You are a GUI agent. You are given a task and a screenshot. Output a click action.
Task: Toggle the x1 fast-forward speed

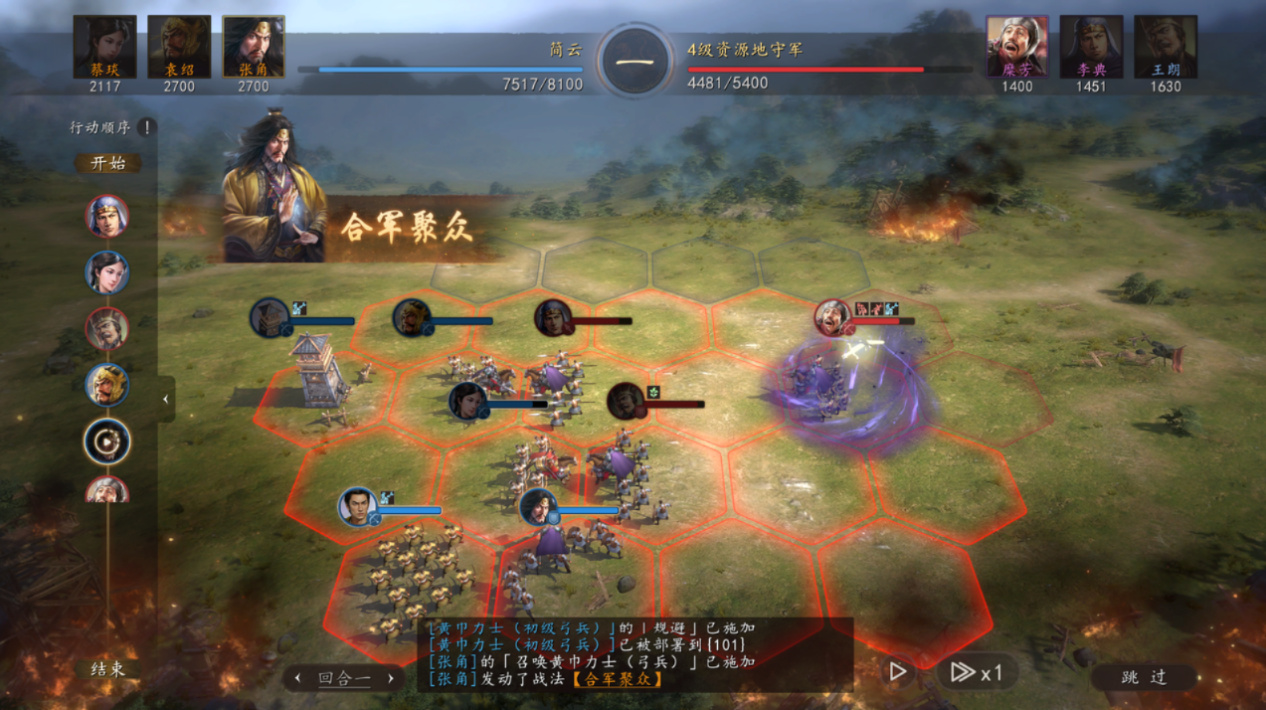tap(975, 672)
